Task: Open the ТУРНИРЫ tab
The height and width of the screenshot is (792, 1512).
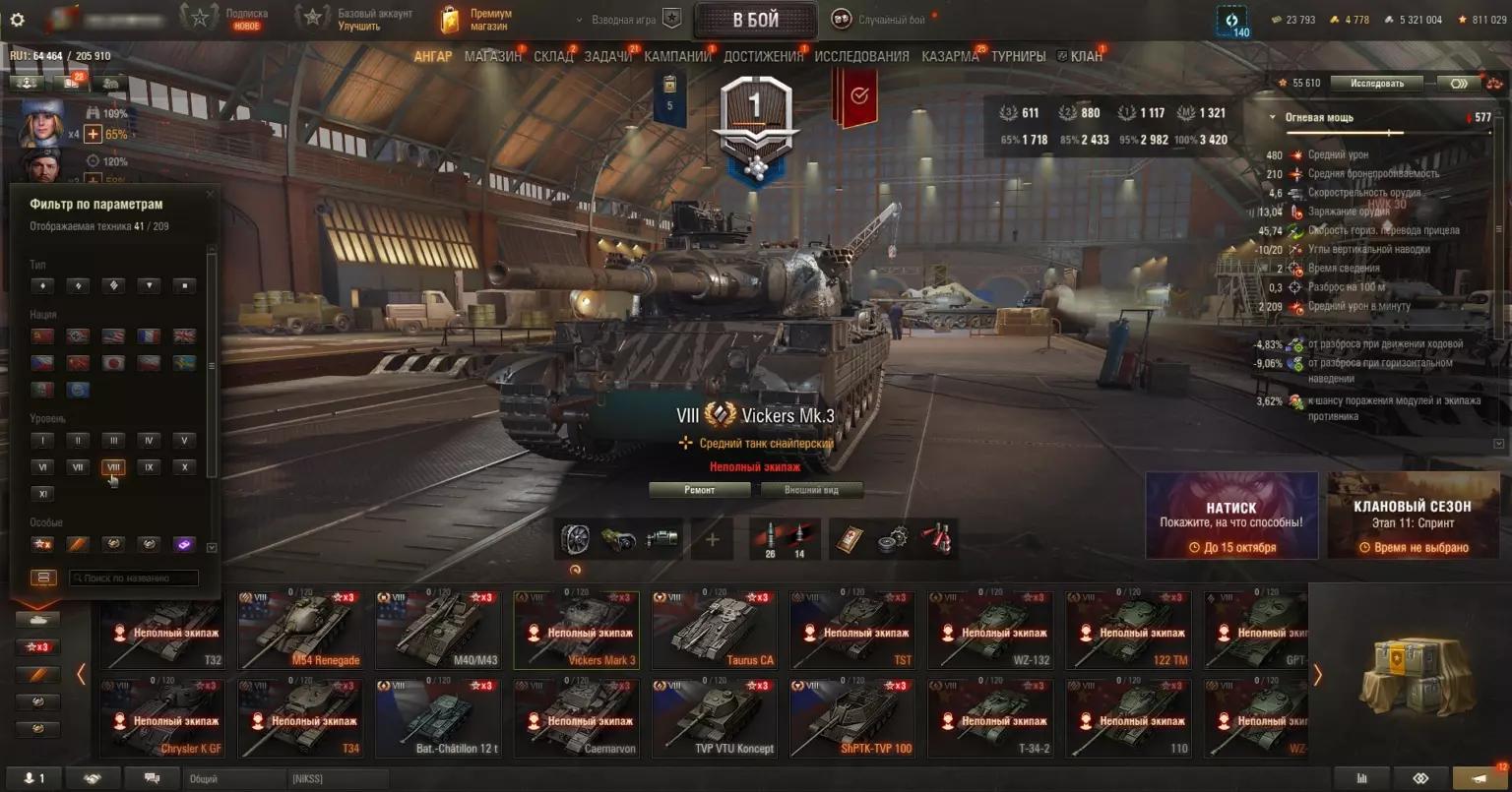Action: pyautogui.click(x=1018, y=56)
